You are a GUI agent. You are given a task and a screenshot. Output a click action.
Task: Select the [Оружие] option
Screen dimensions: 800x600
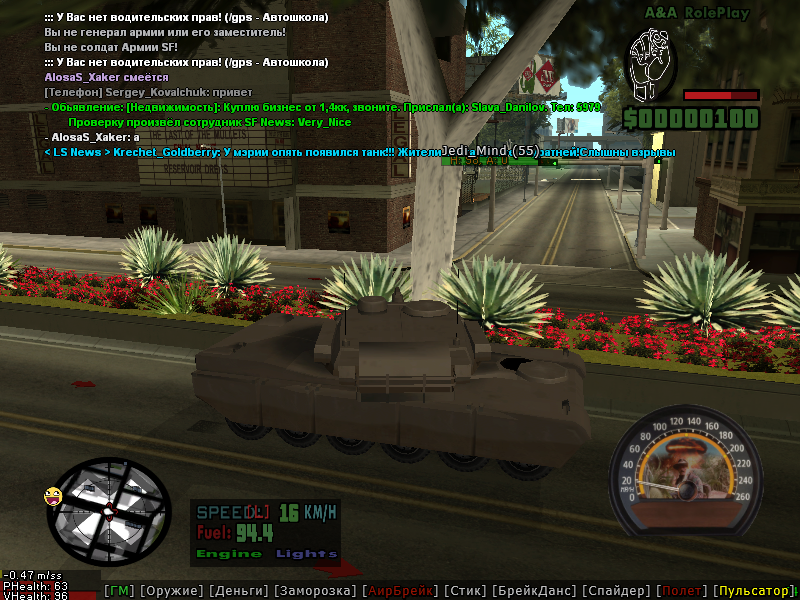171,591
